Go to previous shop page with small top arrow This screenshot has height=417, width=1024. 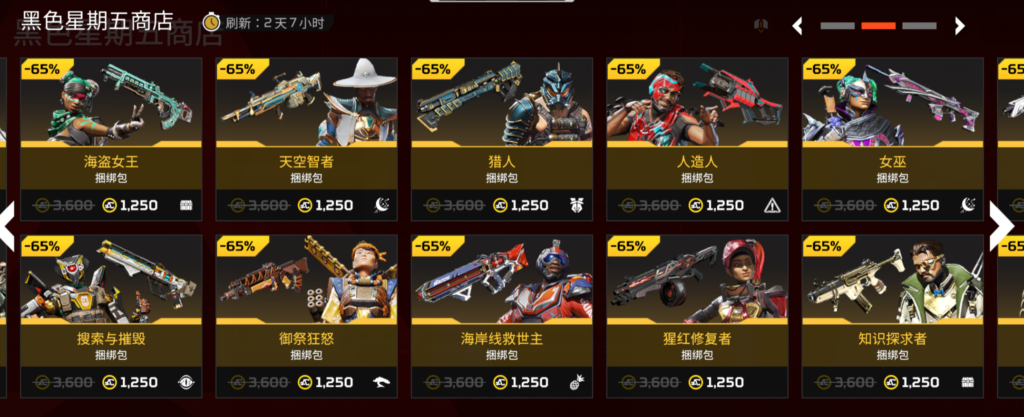point(798,26)
